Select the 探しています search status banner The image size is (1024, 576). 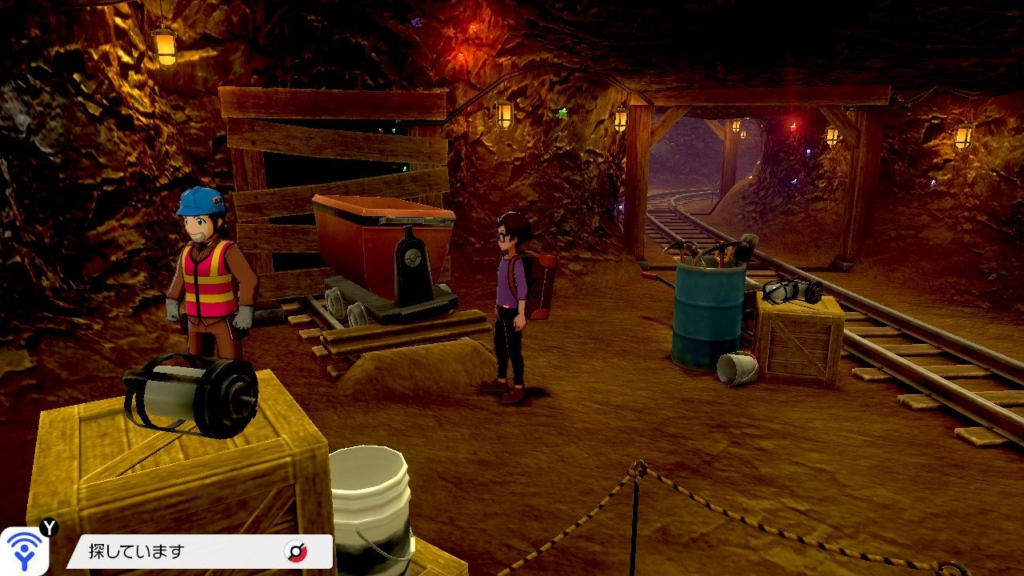coord(190,551)
